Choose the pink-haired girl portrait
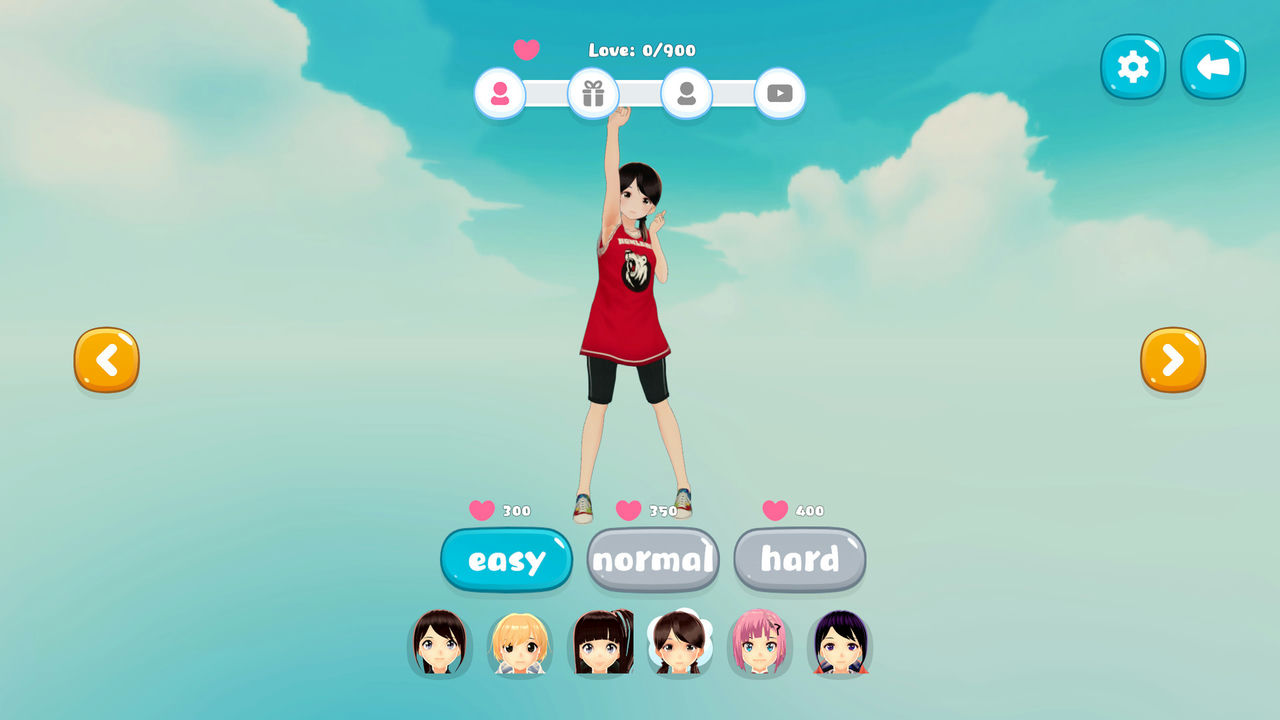This screenshot has height=720, width=1280. [759, 643]
